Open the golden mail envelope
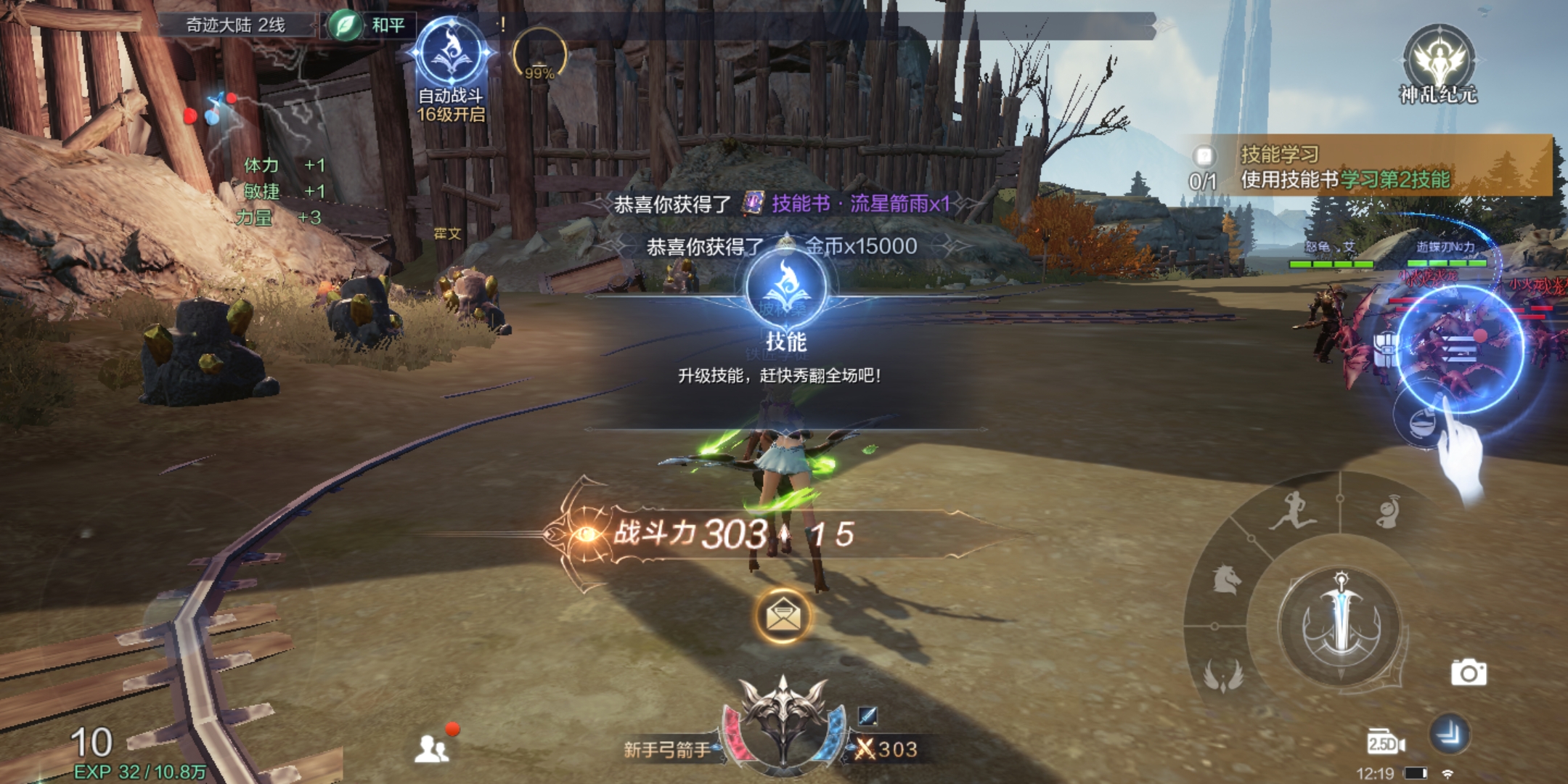The height and width of the screenshot is (784, 1568). tap(783, 616)
